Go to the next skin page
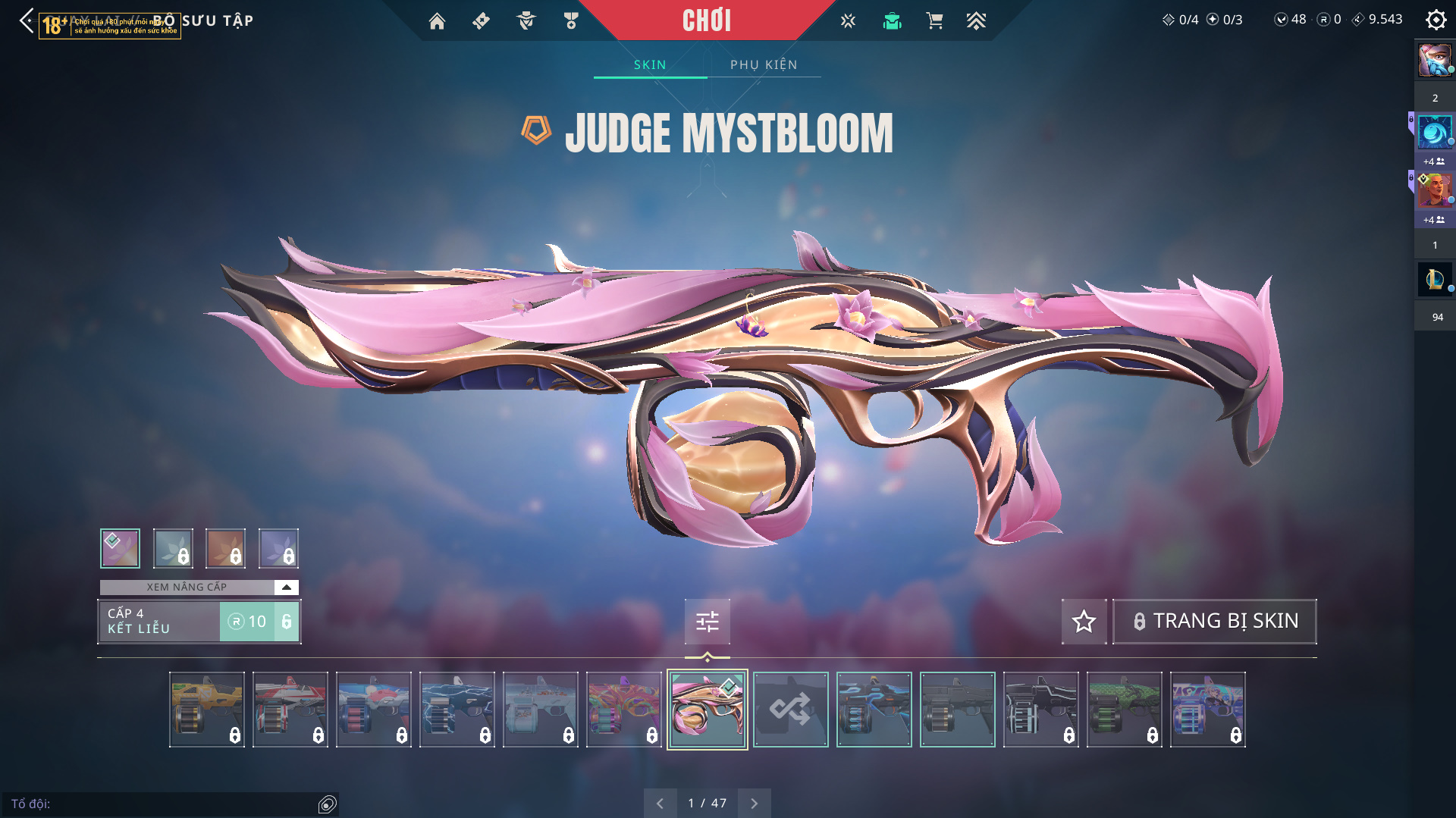The height and width of the screenshot is (818, 1456). pos(754,803)
